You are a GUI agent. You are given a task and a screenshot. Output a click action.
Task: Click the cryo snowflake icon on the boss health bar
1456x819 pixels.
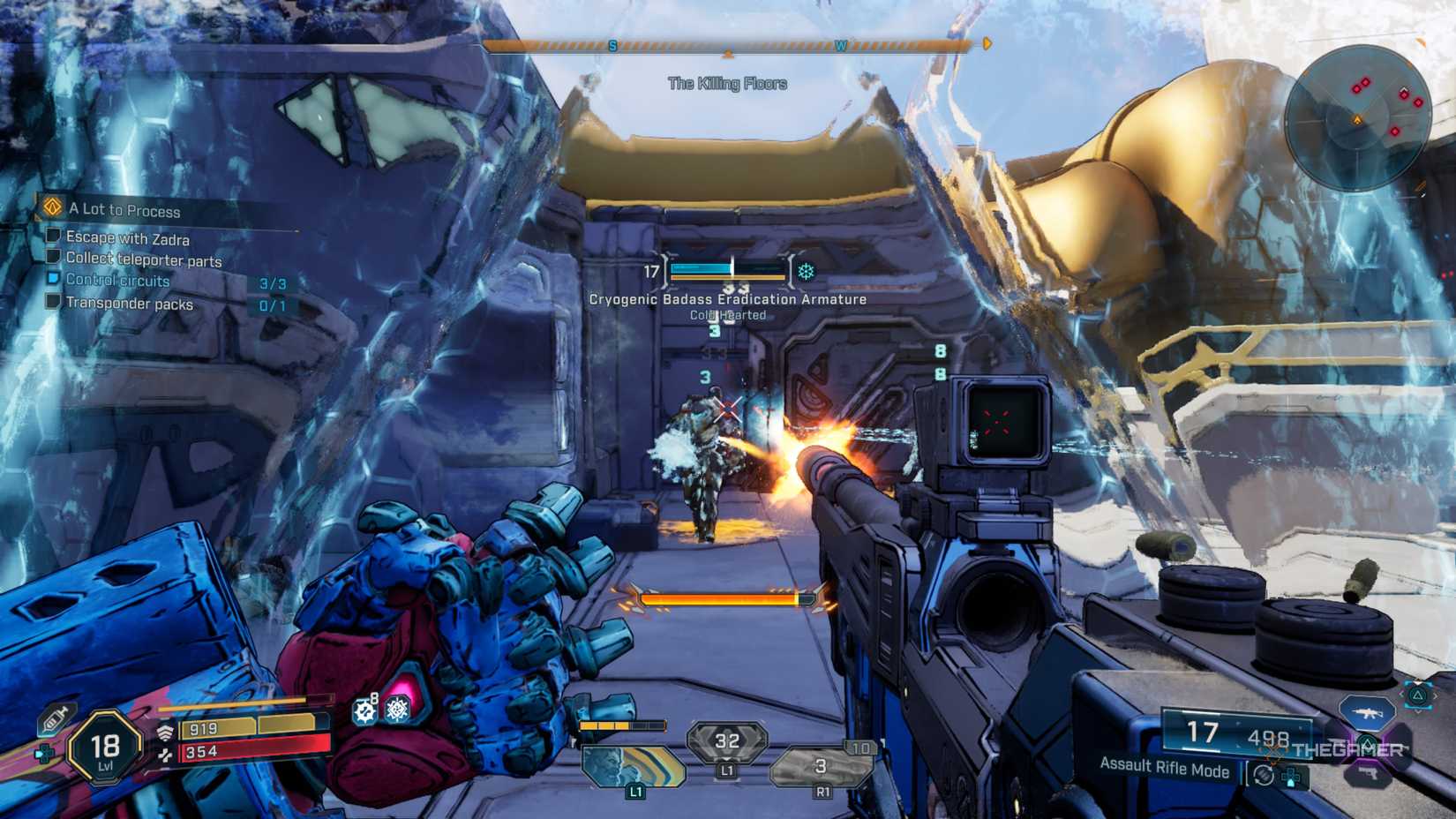click(804, 272)
